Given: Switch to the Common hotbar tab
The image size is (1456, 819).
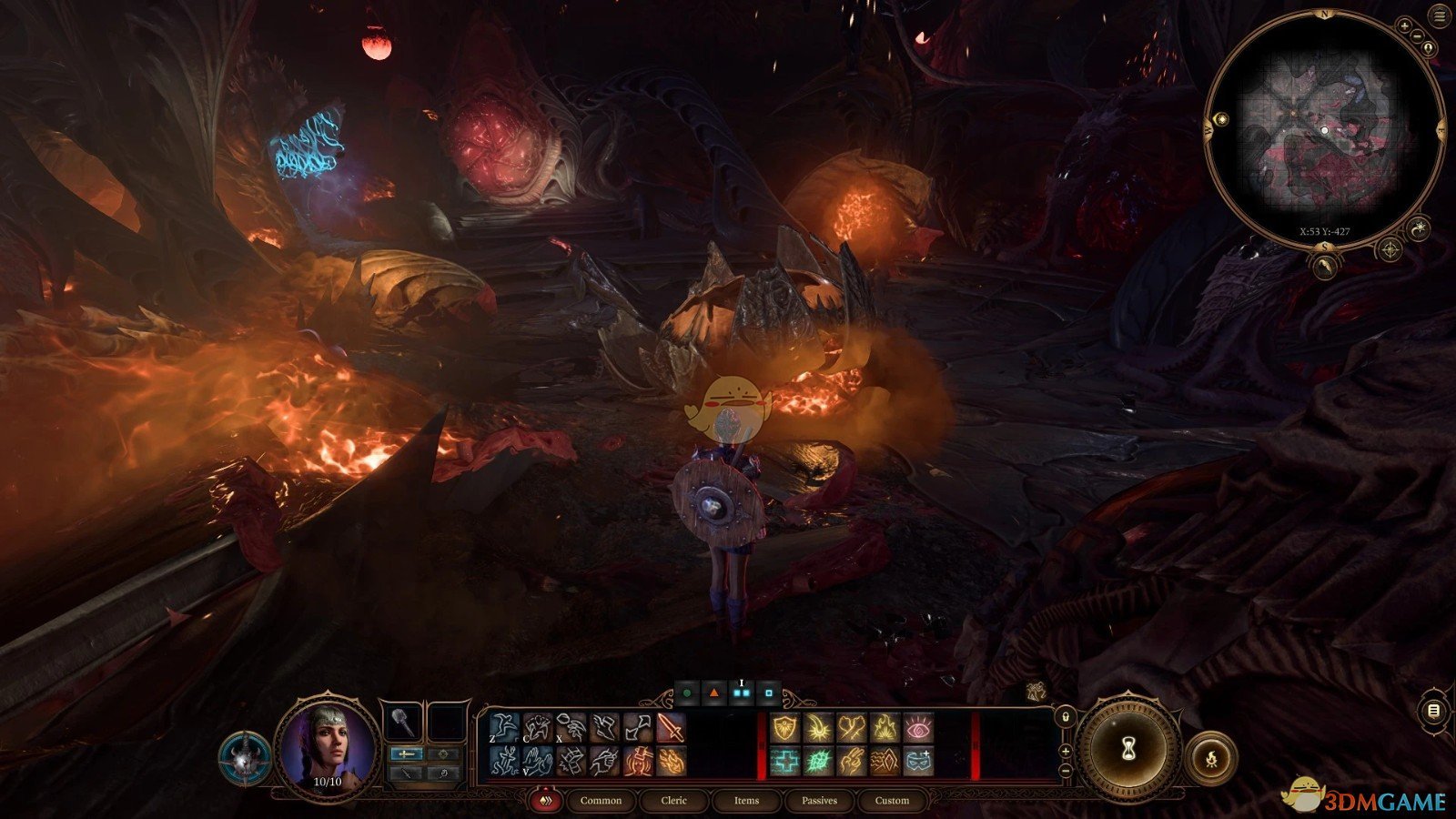Looking at the screenshot, I should pyautogui.click(x=601, y=801).
